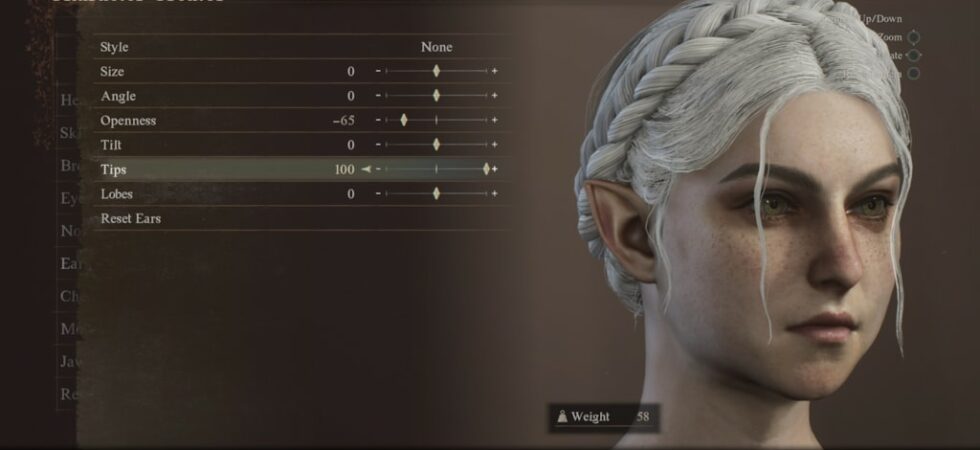Click the Tips slider handle
This screenshot has width=980, height=450.
(487, 169)
